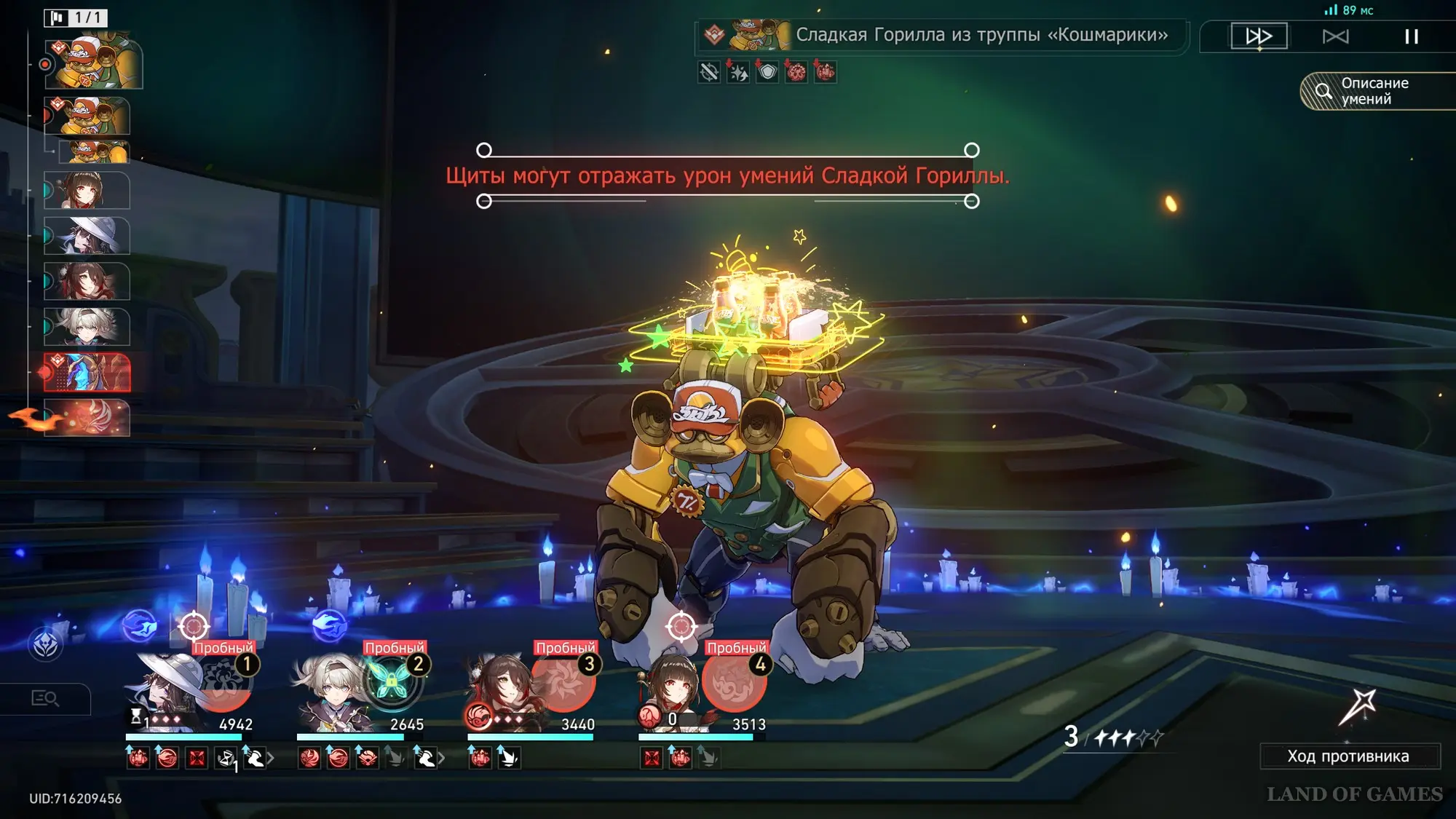Click the wave counter flag at top left

[x=76, y=17]
